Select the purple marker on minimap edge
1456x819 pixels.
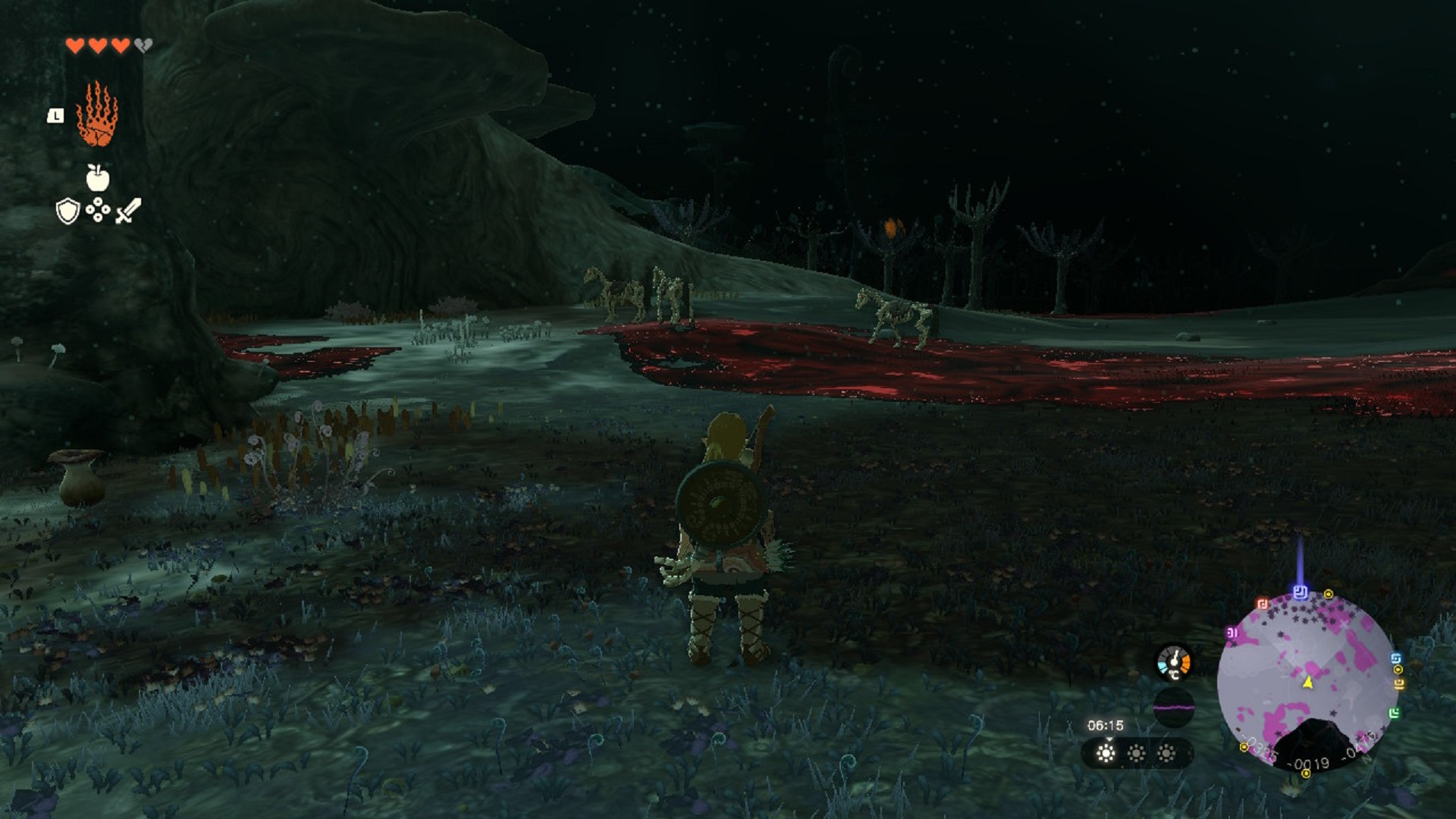(x=1232, y=632)
